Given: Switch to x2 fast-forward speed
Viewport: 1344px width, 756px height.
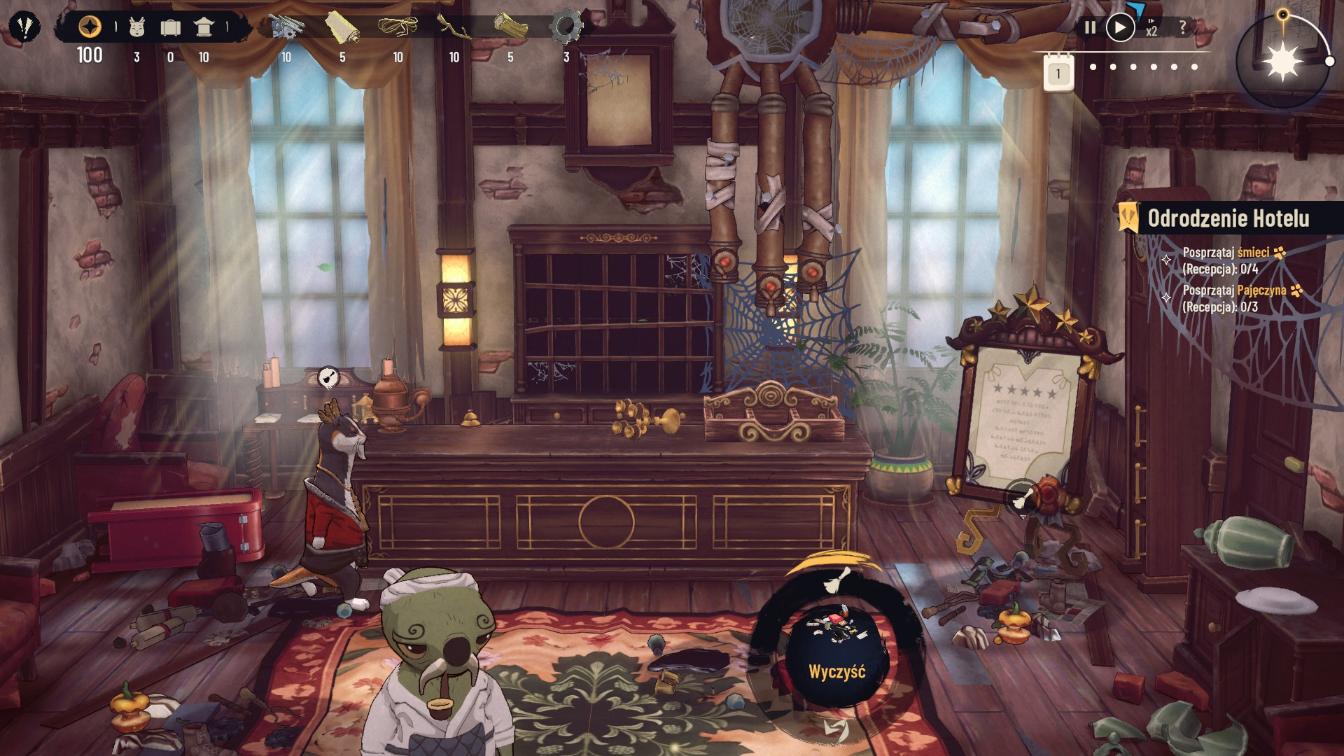Looking at the screenshot, I should pos(1152,28).
